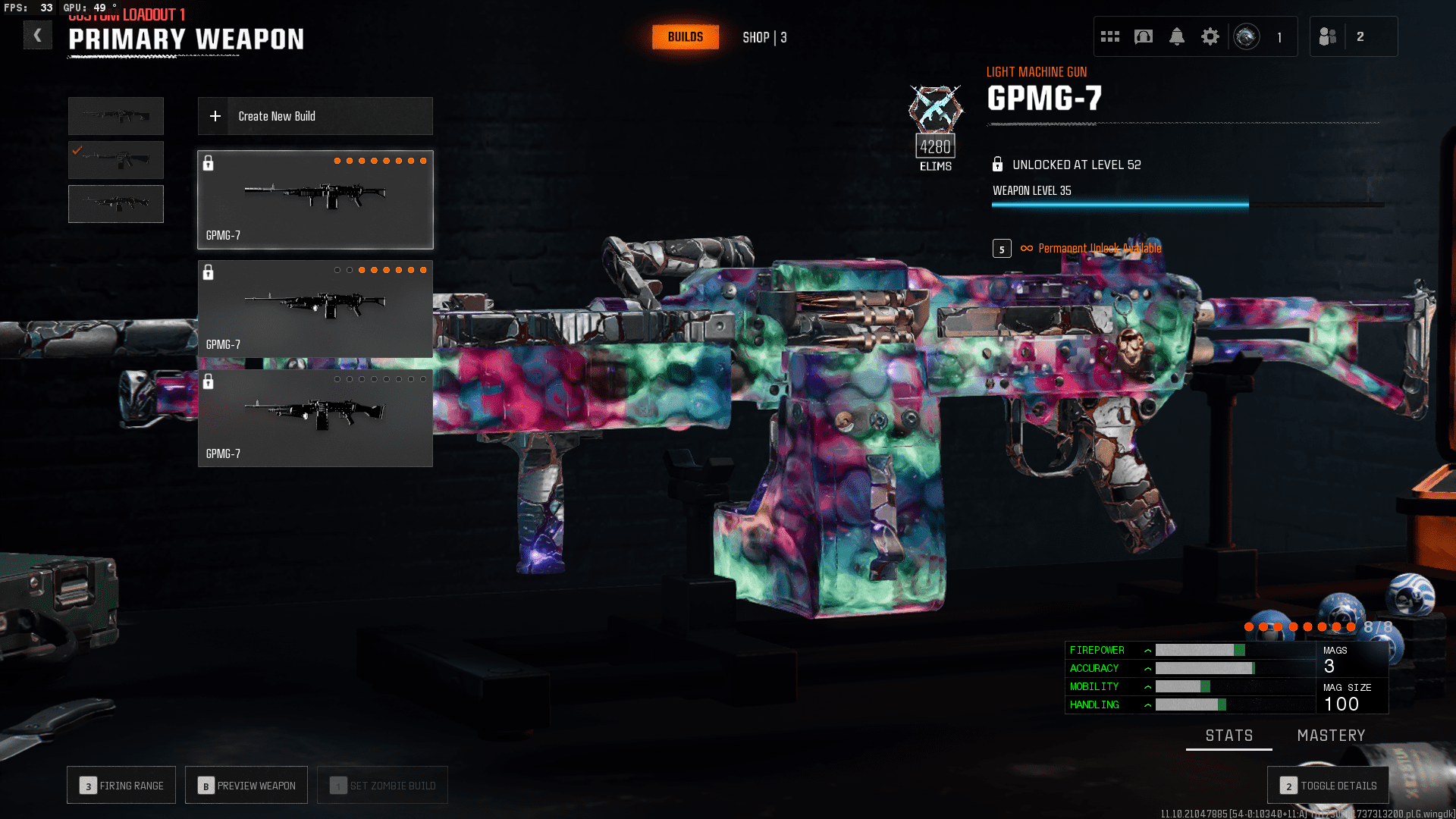Screen dimensions: 1456x819
Task: Click Toggle Details button
Action: point(1328,786)
